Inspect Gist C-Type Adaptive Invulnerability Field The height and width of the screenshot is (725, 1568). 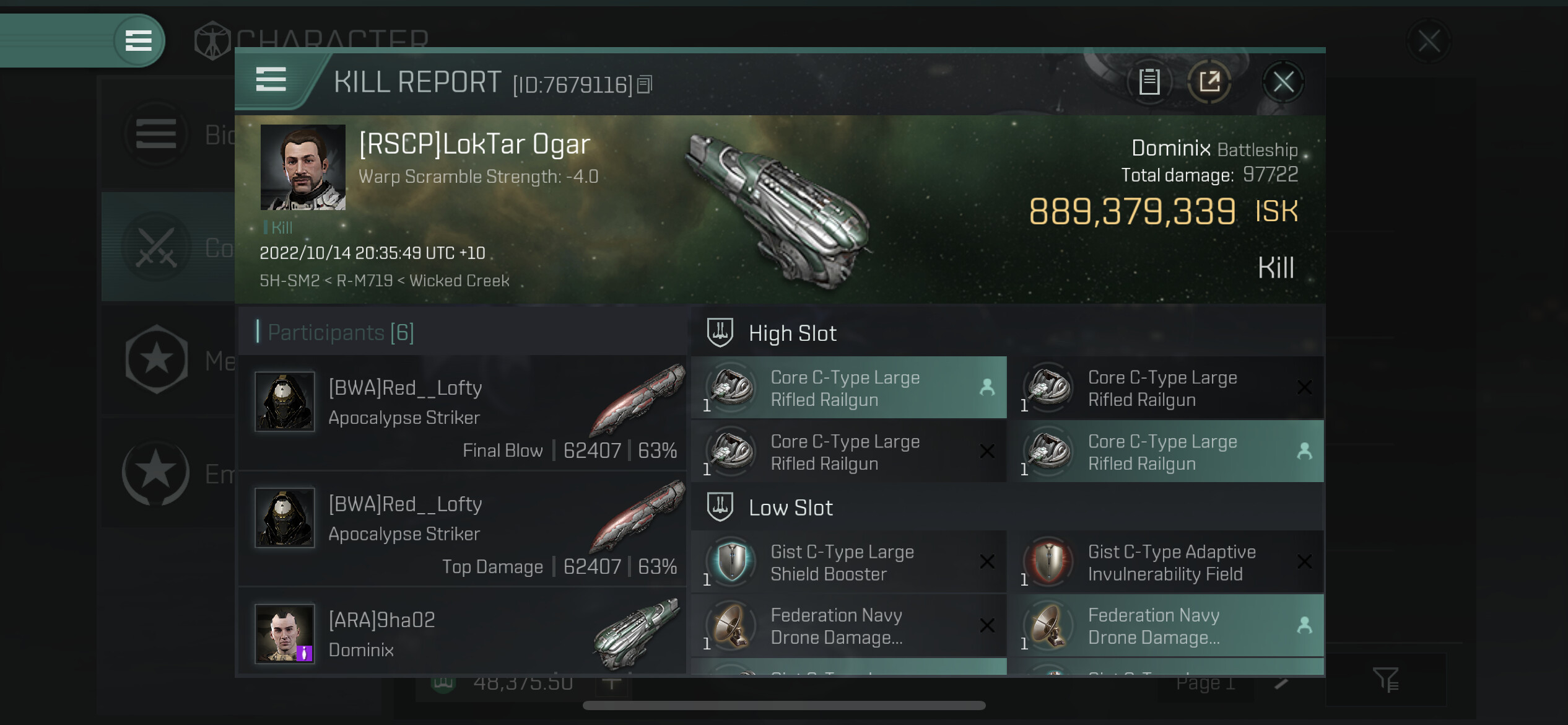tap(1165, 563)
